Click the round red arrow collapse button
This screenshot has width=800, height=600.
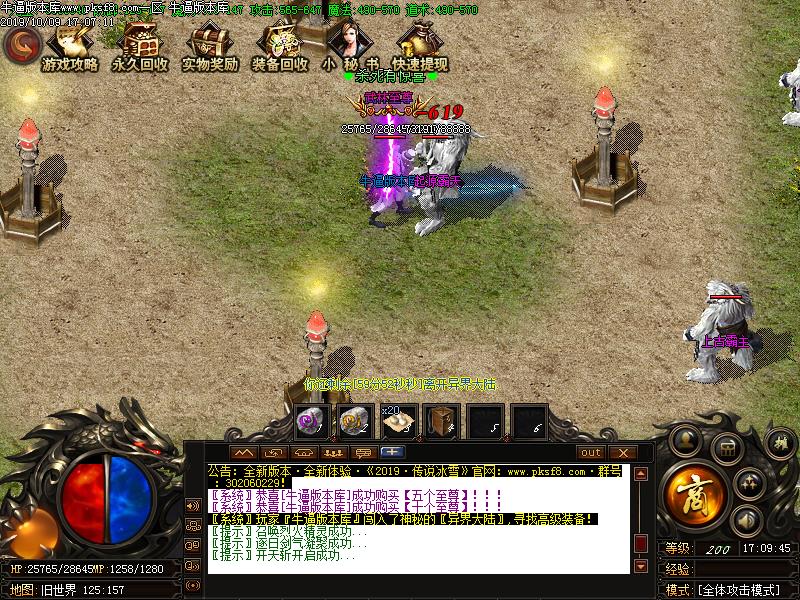pyautogui.click(x=21, y=44)
